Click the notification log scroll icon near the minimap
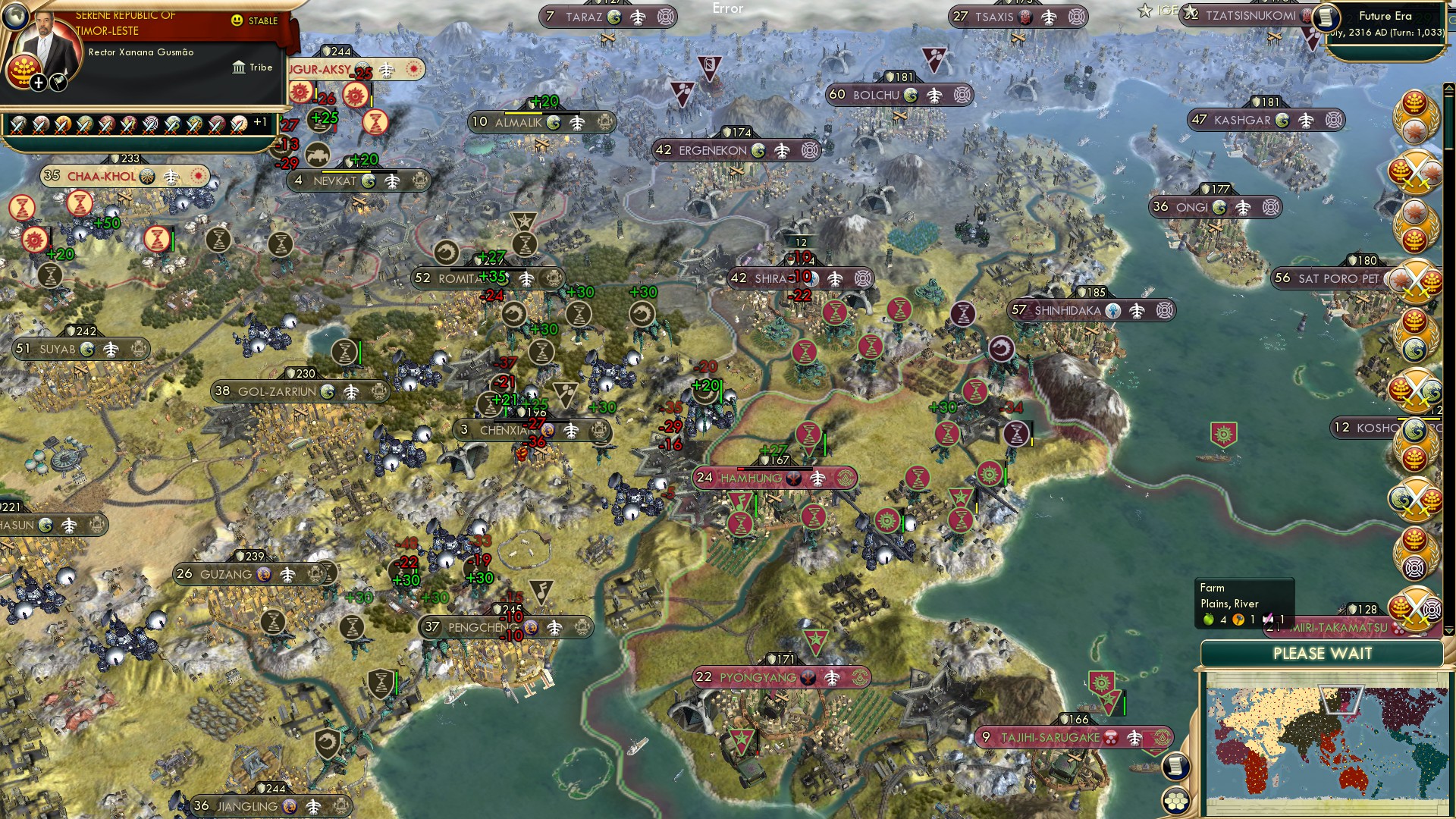The width and height of the screenshot is (1456, 819). click(x=1176, y=767)
